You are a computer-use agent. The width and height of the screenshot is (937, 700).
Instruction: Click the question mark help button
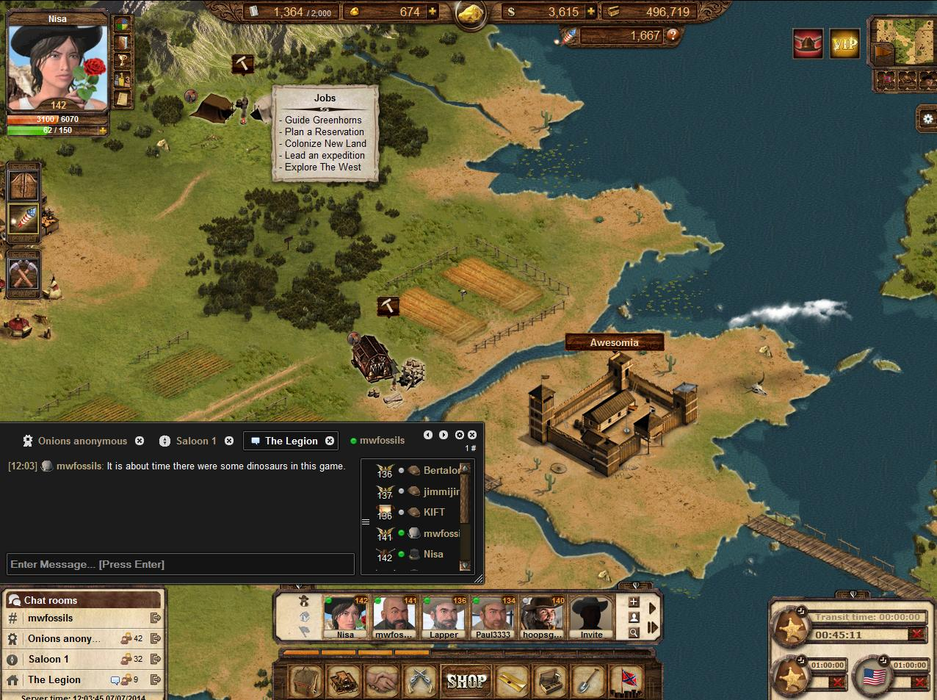click(x=673, y=36)
